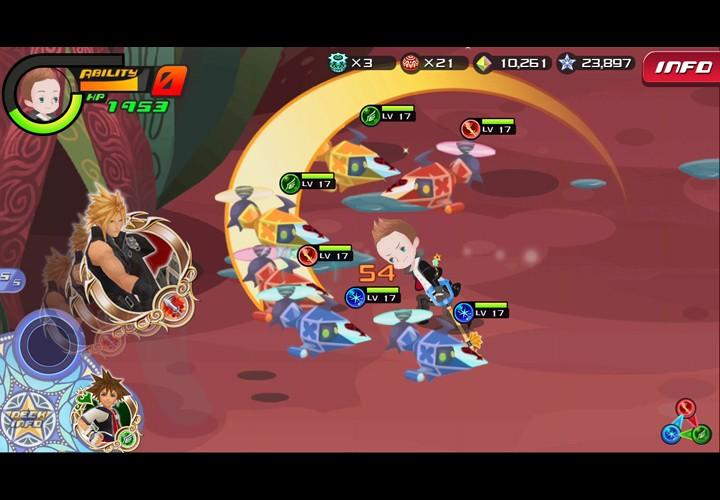The width and height of the screenshot is (720, 500).
Task: Select the Sora medal queued next
Action: click(106, 410)
